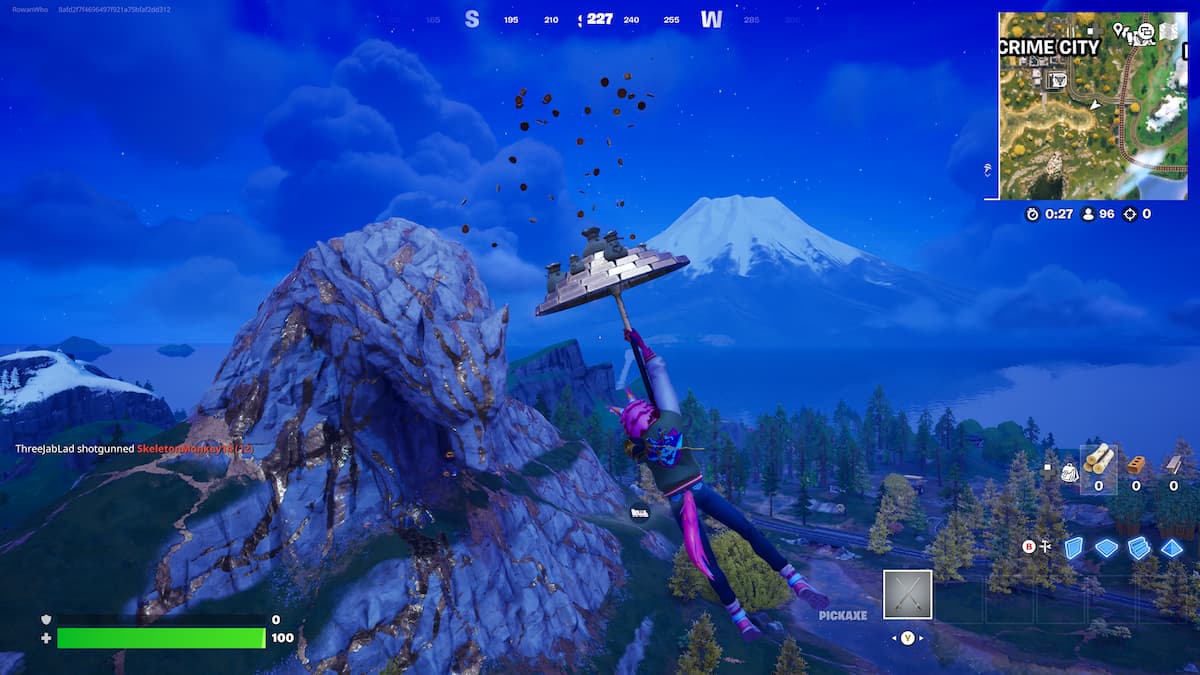Choose the pyramid roof building piece
This screenshot has width=1200, height=675.
1172,548
